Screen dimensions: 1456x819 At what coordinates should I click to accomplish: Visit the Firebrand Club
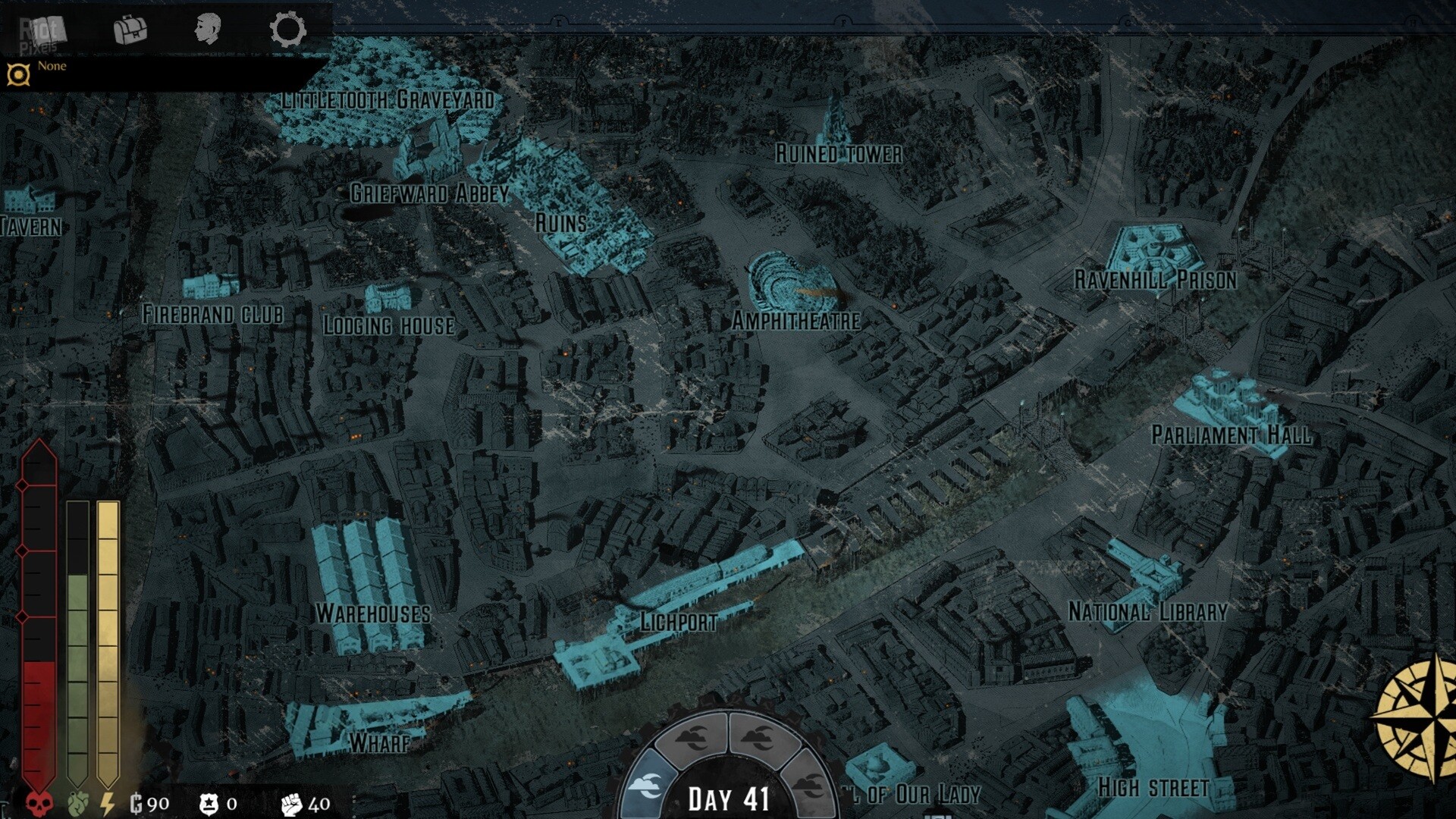coord(212,314)
